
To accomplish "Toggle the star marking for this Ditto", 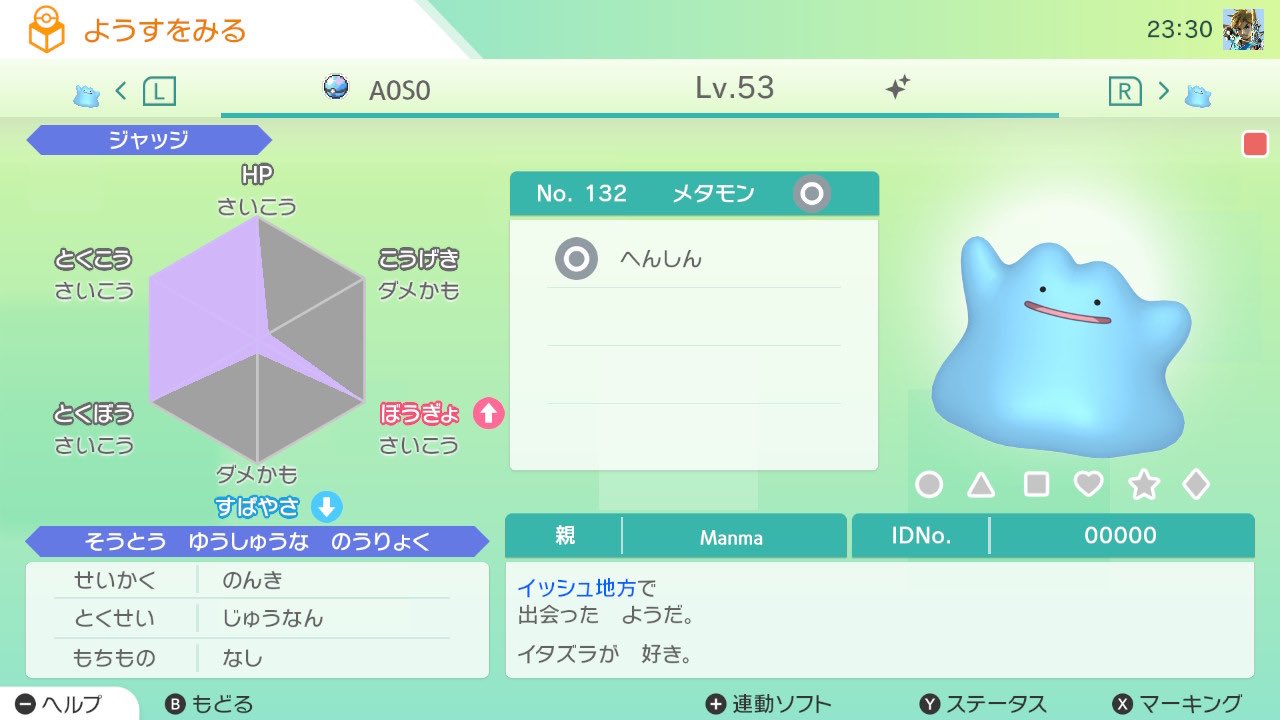I will coord(1142,484).
